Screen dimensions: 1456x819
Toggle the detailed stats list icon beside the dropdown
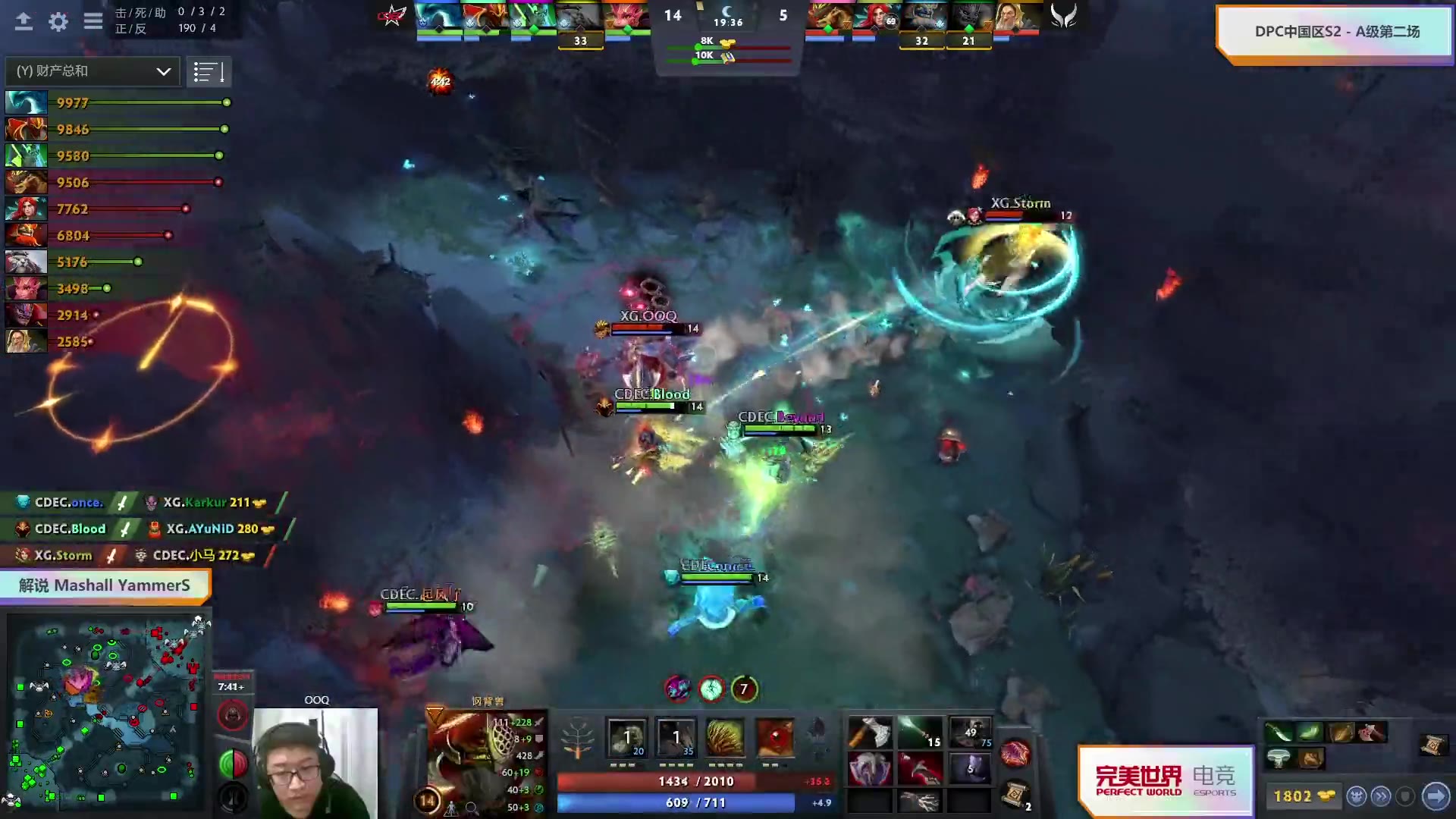209,71
